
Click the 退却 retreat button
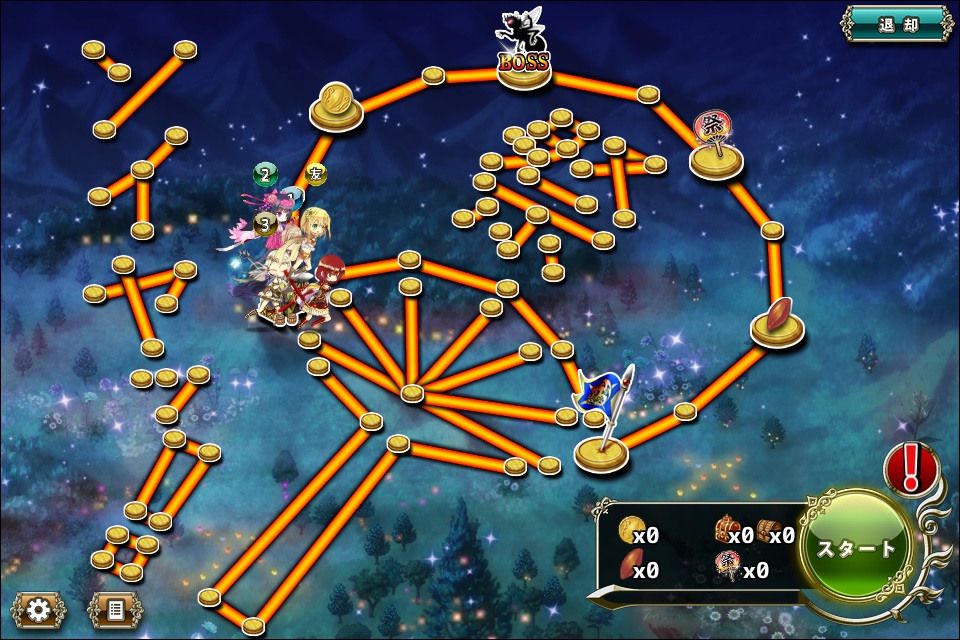(x=895, y=25)
